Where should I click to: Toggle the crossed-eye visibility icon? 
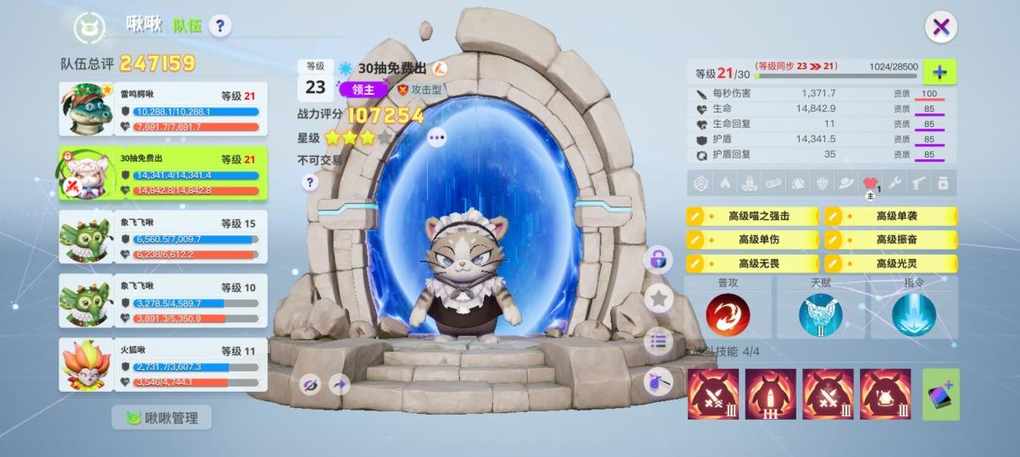310,384
